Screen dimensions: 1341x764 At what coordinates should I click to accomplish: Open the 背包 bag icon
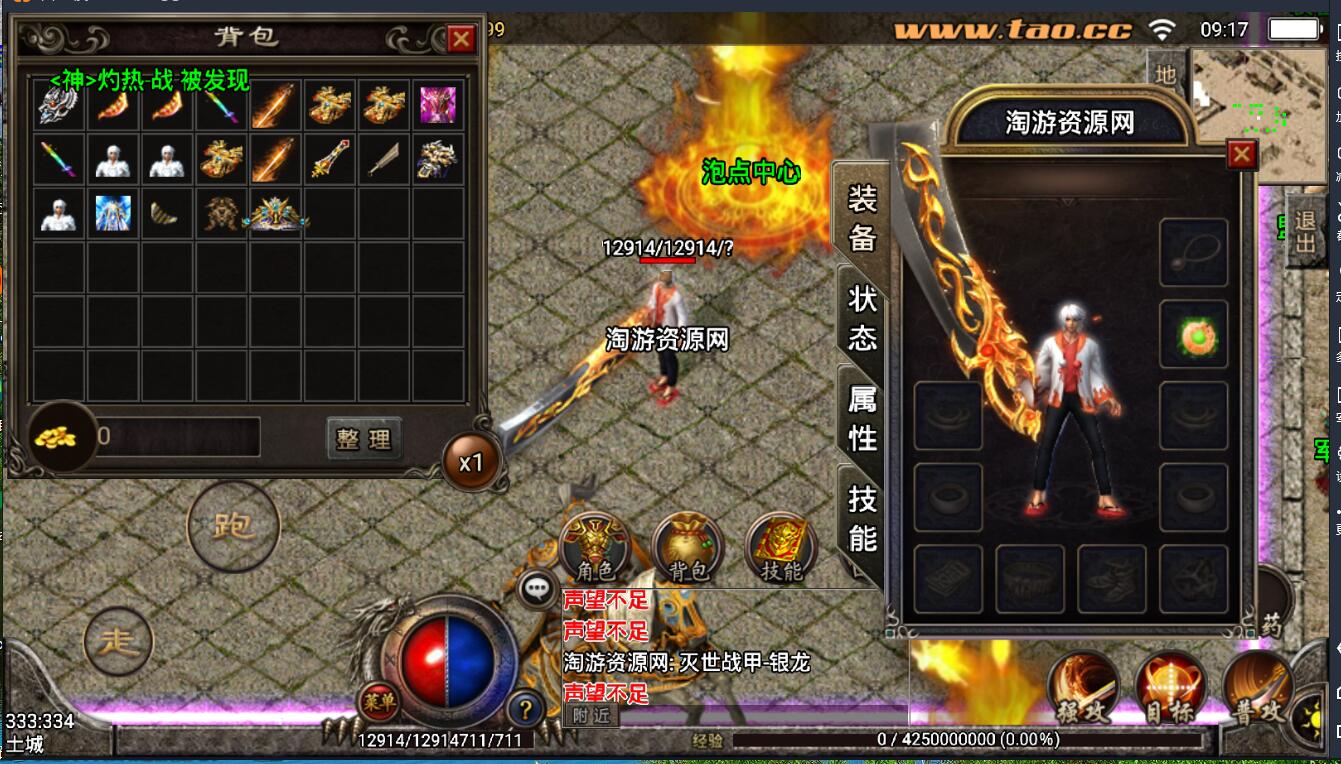687,548
